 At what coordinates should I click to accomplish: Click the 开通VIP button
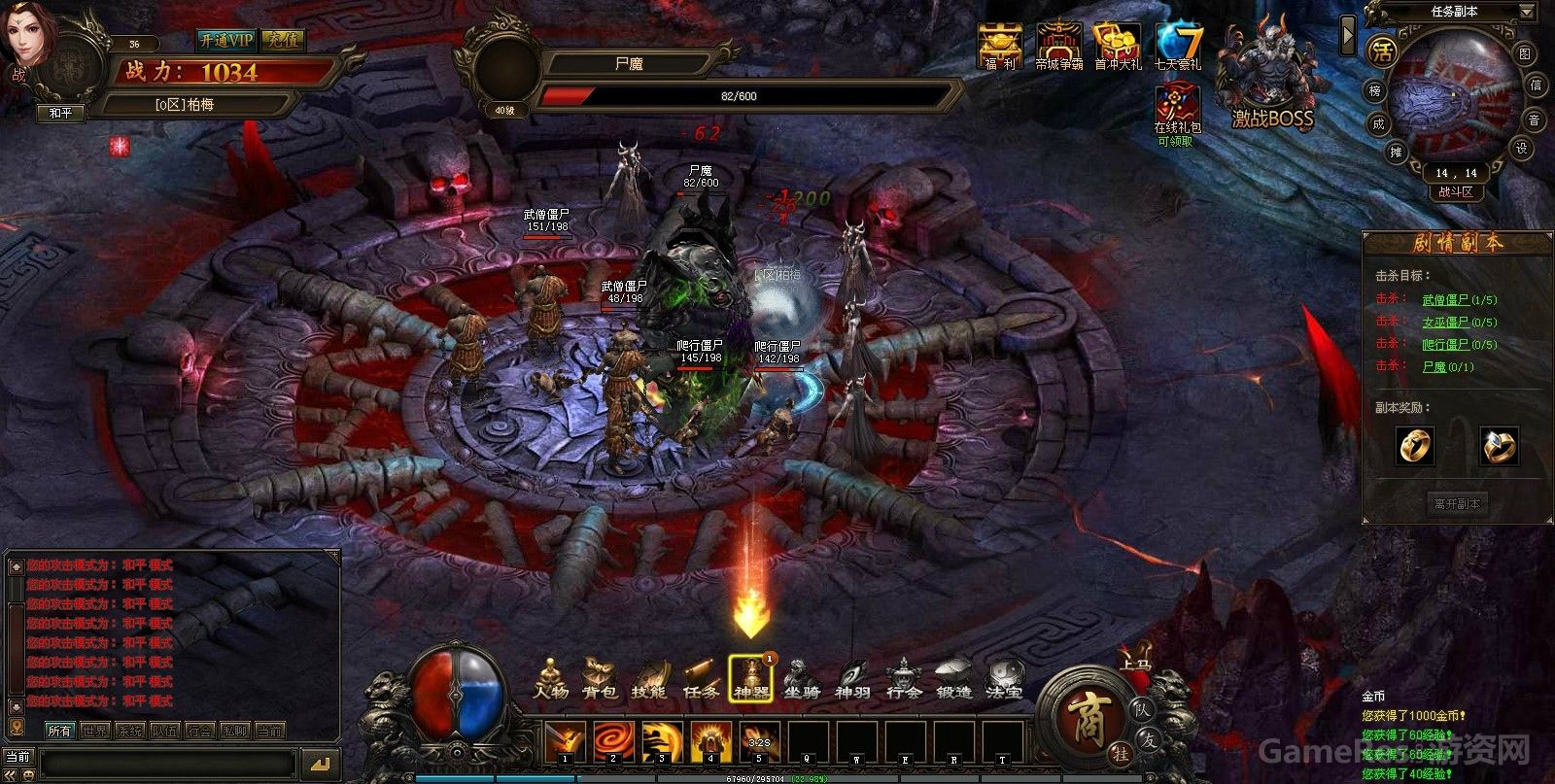pyautogui.click(x=225, y=40)
